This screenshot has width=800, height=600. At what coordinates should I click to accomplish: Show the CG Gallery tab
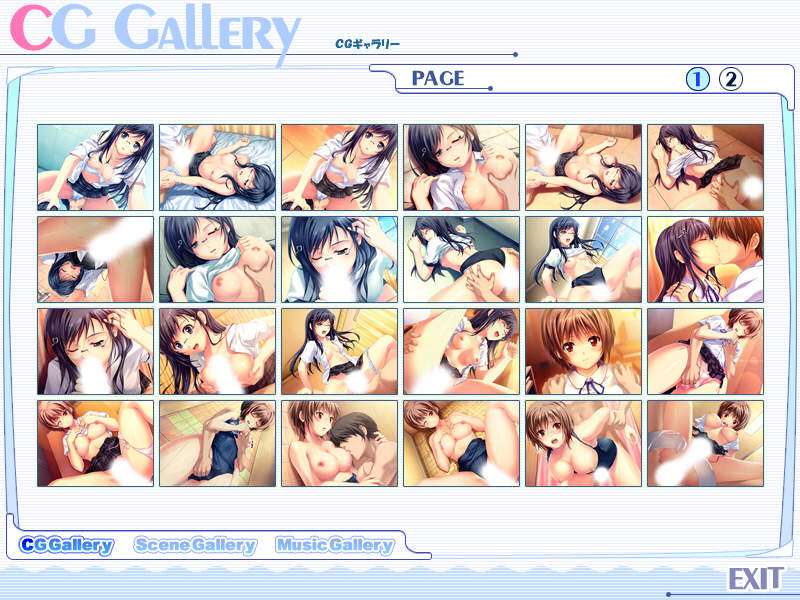tap(67, 545)
